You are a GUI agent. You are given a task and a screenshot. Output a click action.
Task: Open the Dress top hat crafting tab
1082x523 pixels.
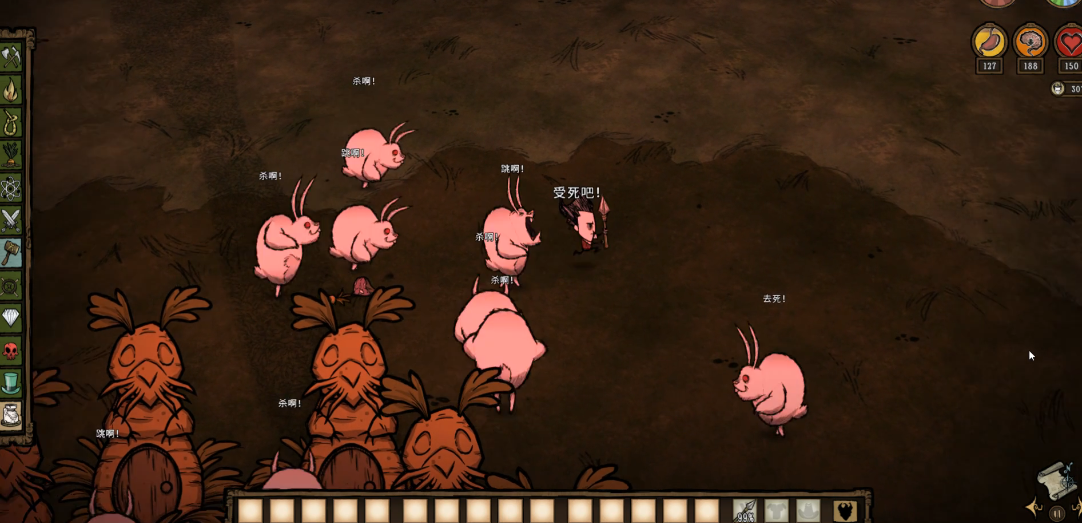tap(11, 383)
